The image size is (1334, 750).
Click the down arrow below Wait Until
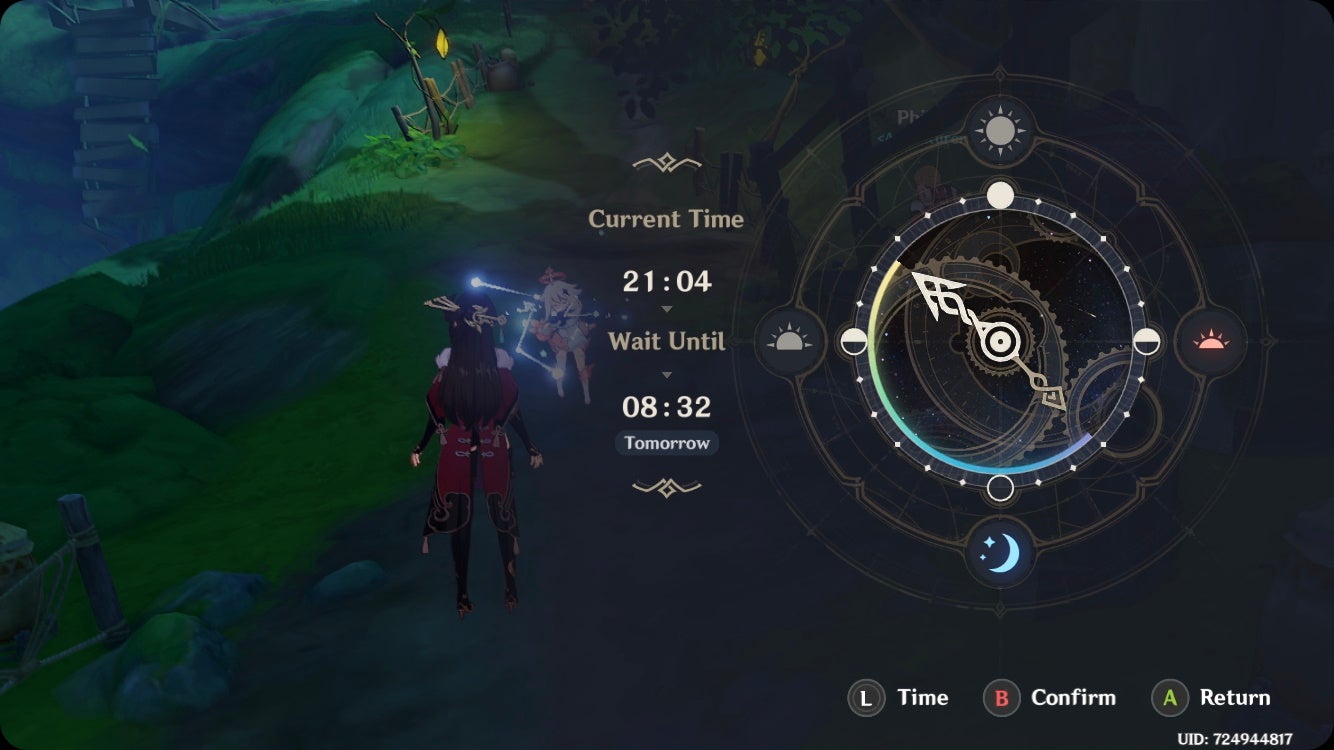667,375
